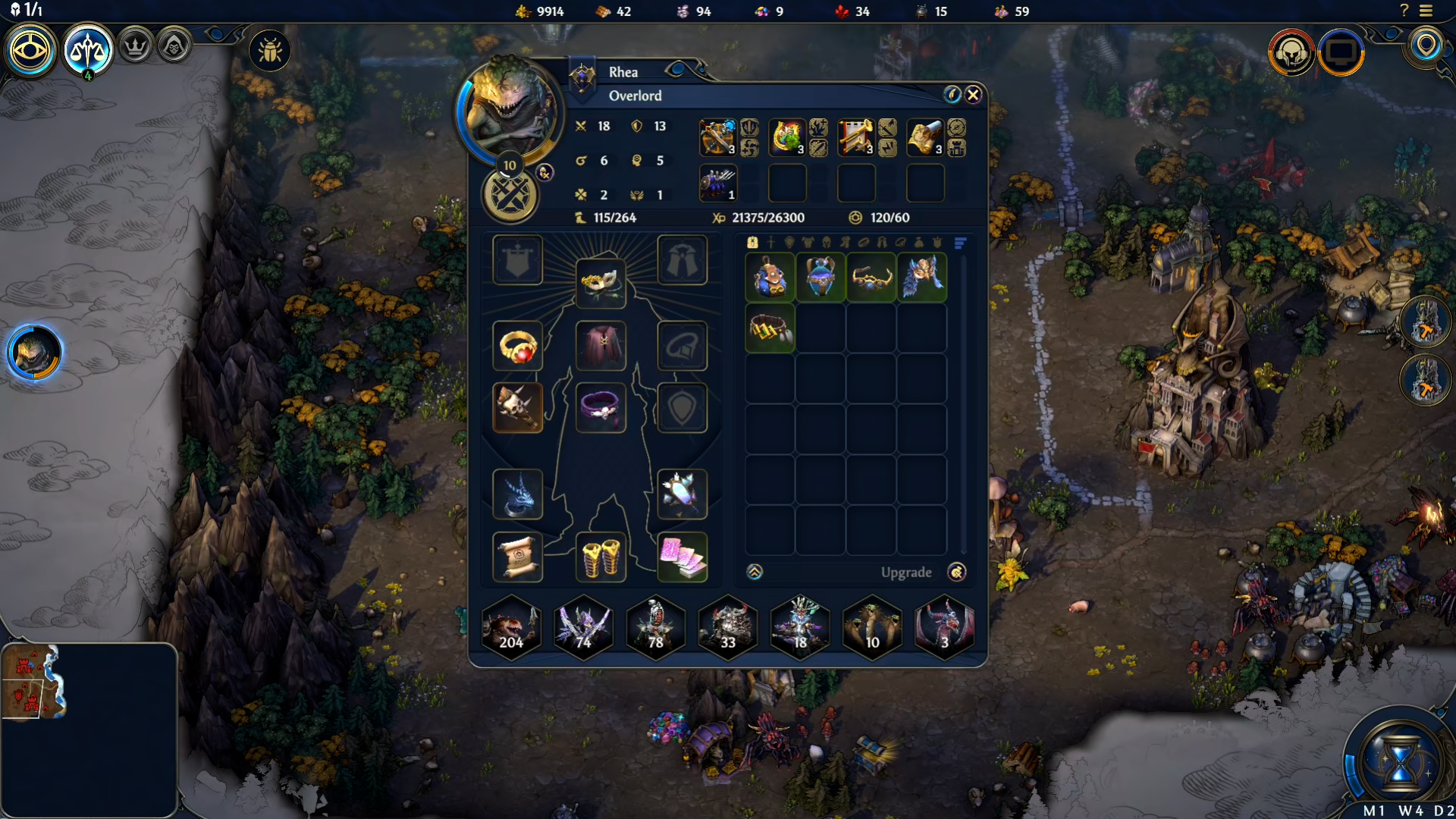The height and width of the screenshot is (819, 1456).
Task: End turn with the hourglass button
Action: (x=1401, y=761)
